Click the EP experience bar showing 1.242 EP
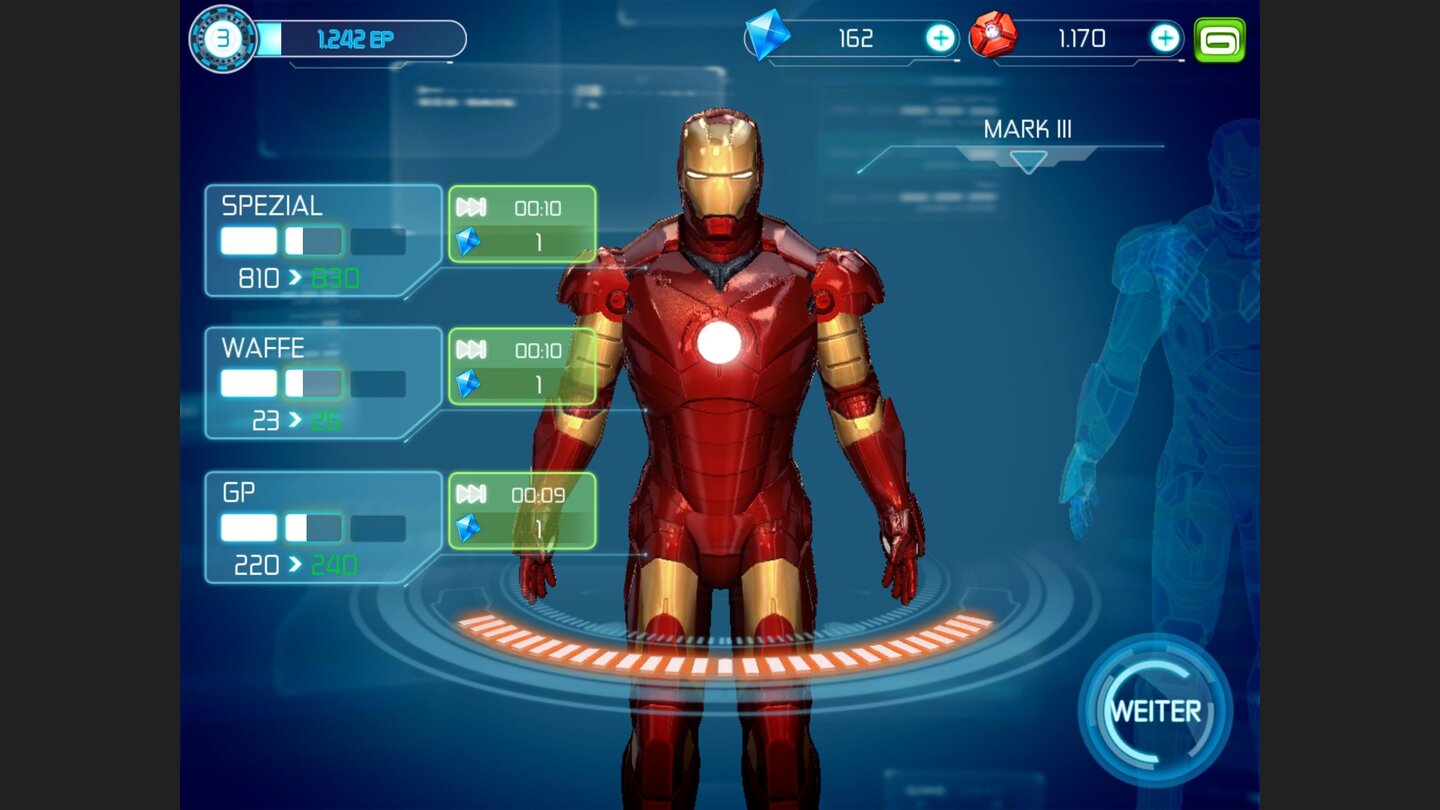1440x810 pixels. point(360,40)
